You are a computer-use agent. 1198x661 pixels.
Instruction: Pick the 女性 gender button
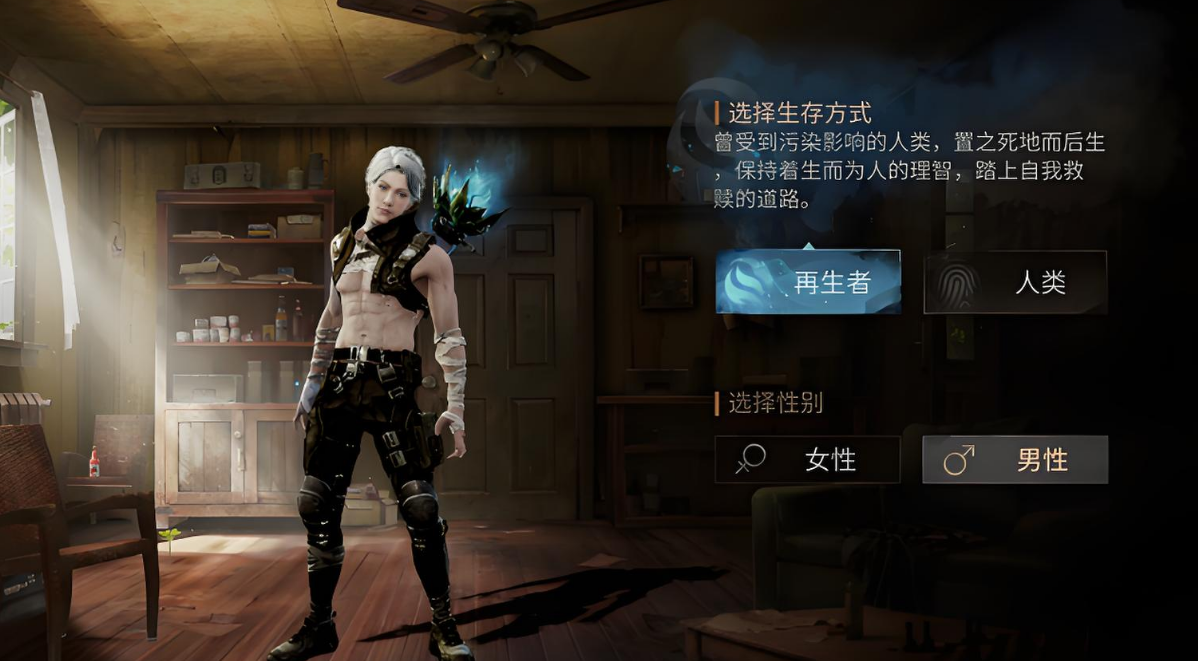click(808, 460)
